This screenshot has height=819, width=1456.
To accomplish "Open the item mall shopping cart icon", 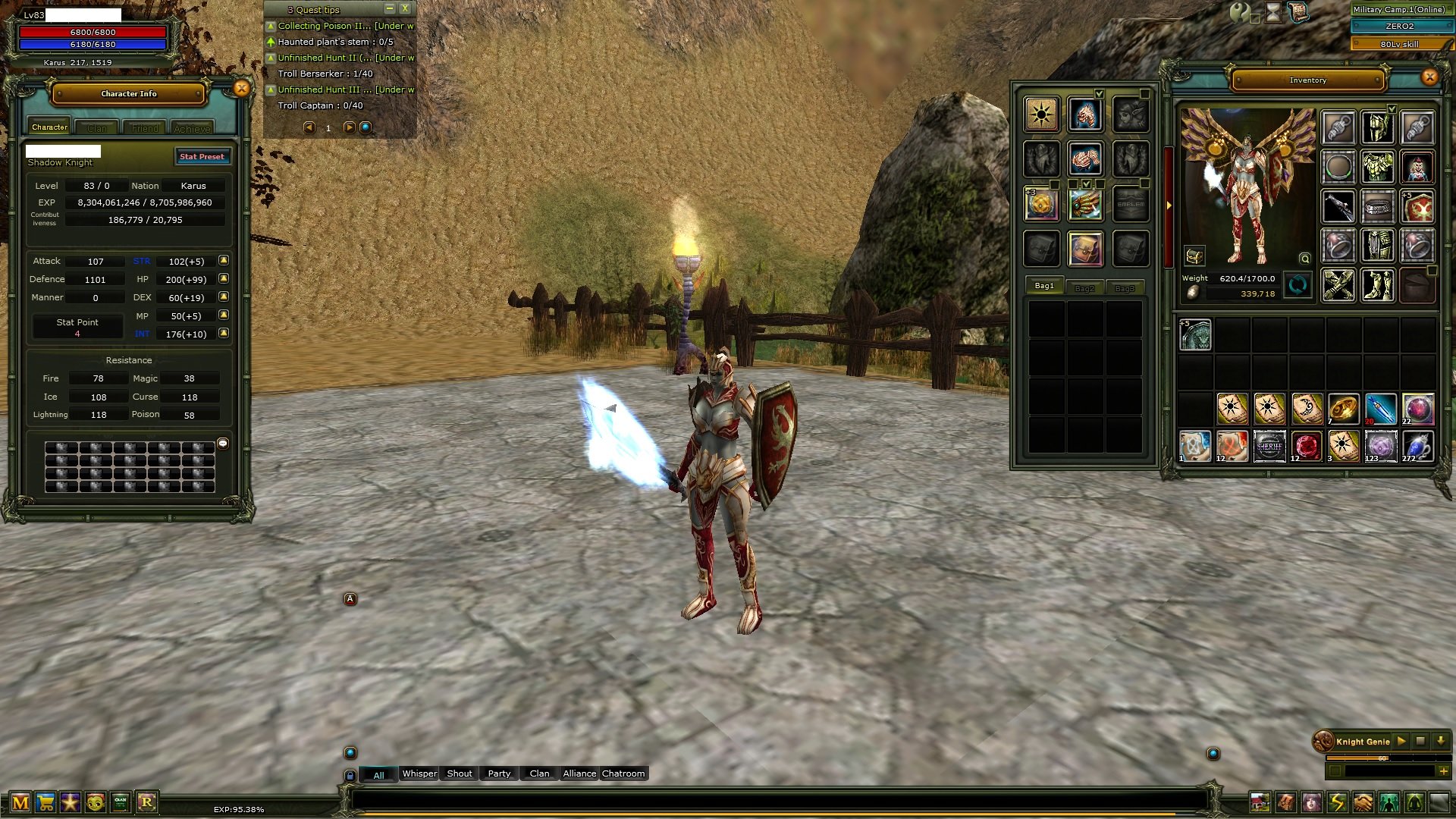I will coord(44,802).
